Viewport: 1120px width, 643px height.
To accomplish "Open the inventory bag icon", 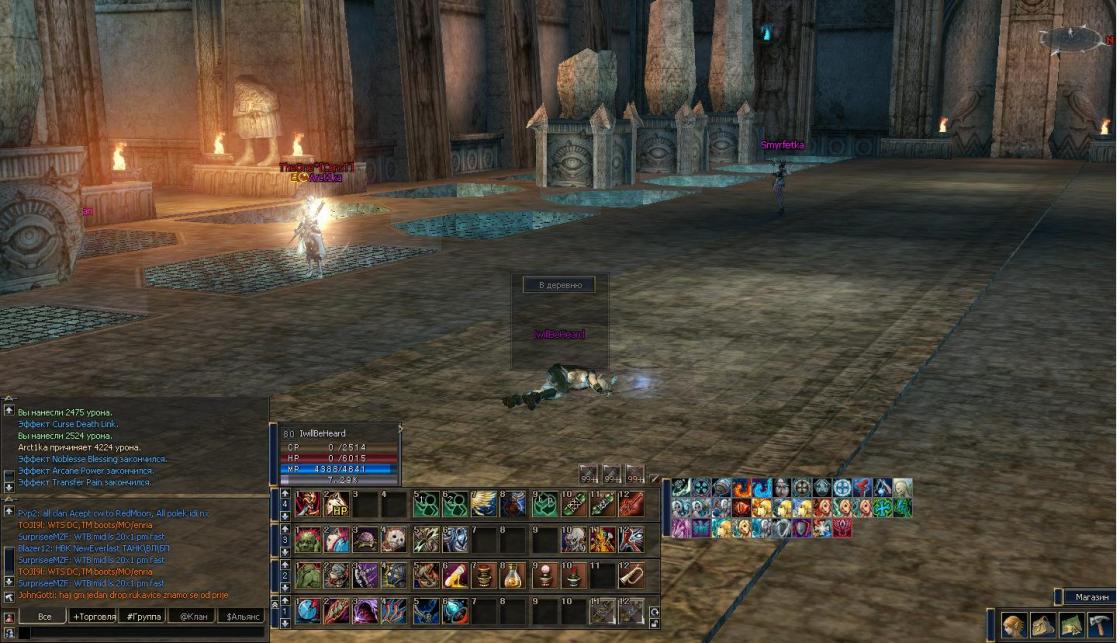I will [x=1044, y=625].
